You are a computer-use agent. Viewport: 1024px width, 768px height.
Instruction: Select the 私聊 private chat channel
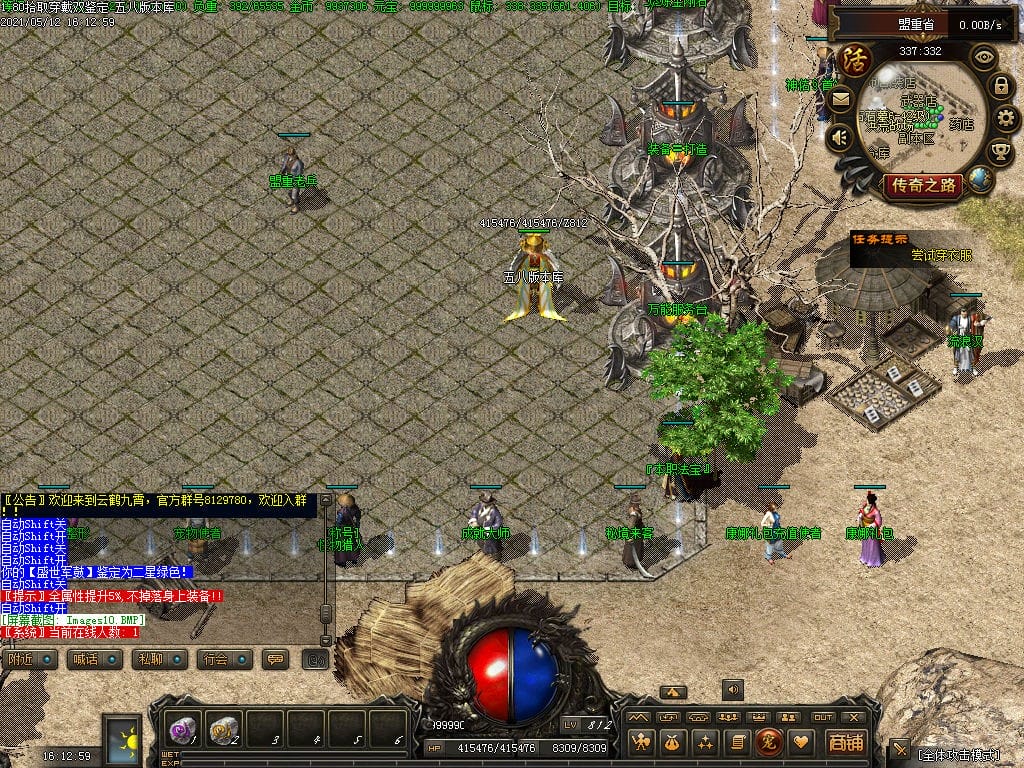click(158, 659)
